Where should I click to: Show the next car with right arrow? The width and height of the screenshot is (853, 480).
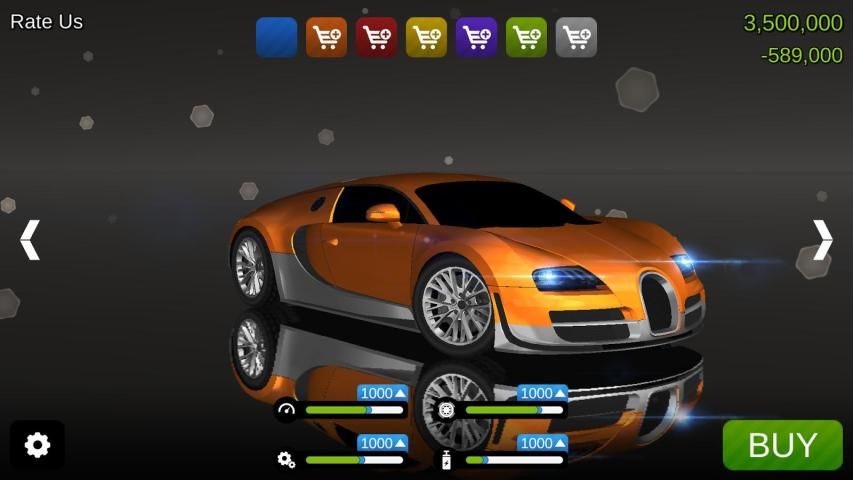tap(822, 240)
